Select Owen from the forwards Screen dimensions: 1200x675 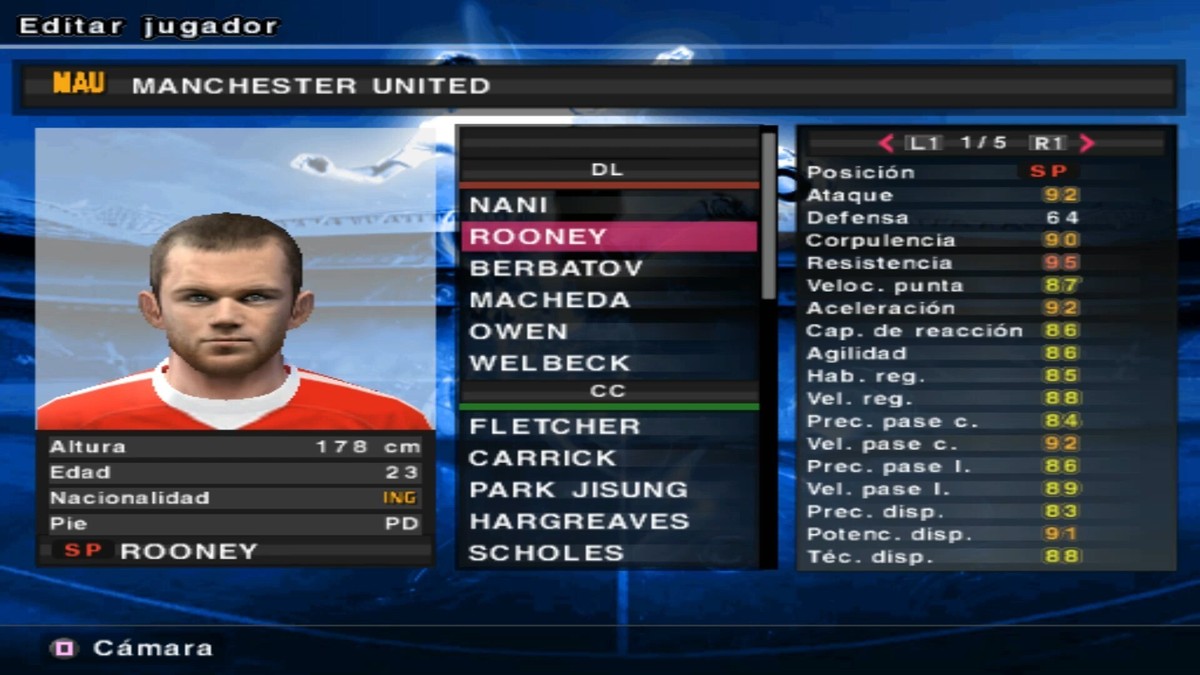coord(608,331)
